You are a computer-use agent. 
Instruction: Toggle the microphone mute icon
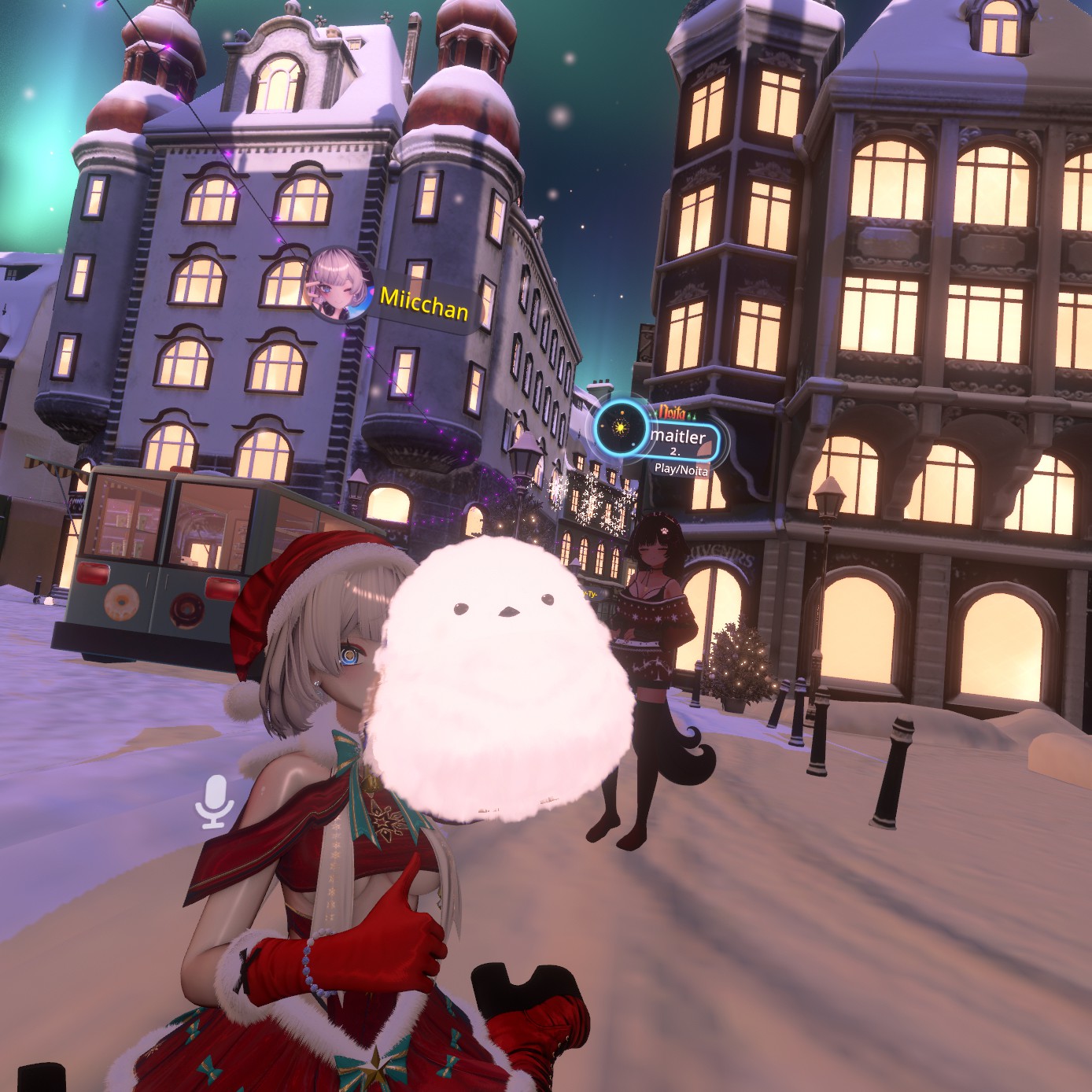click(x=215, y=801)
